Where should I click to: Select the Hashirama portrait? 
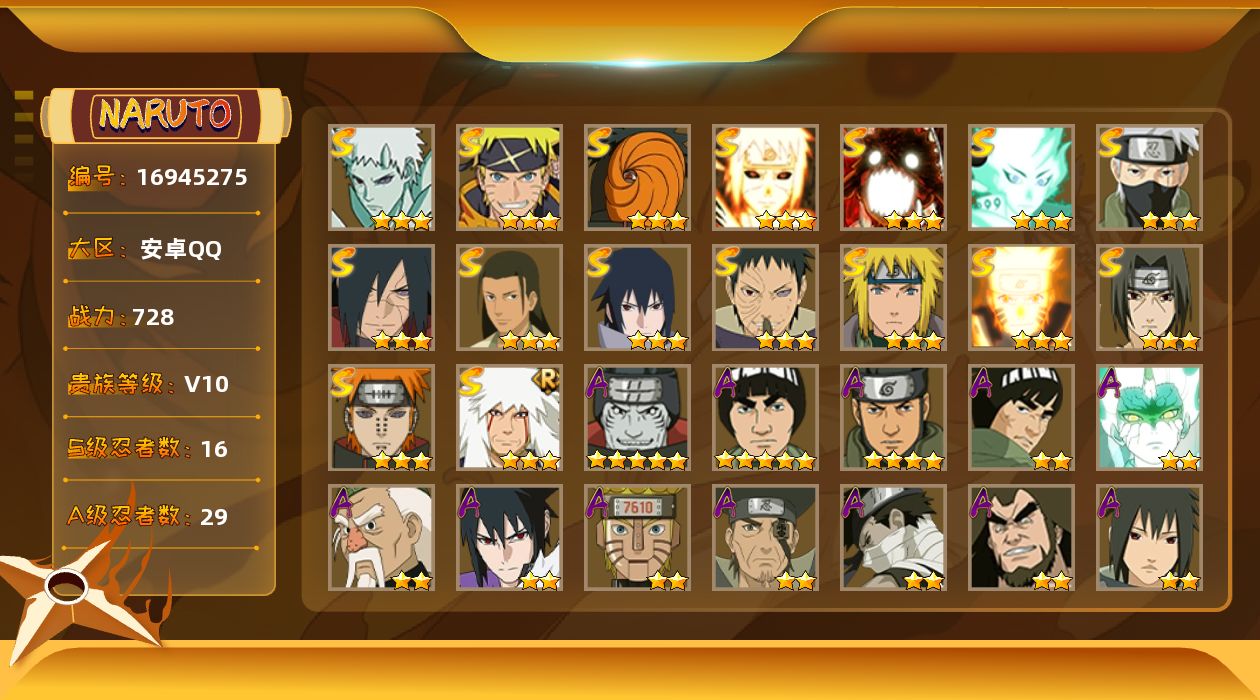tap(509, 297)
